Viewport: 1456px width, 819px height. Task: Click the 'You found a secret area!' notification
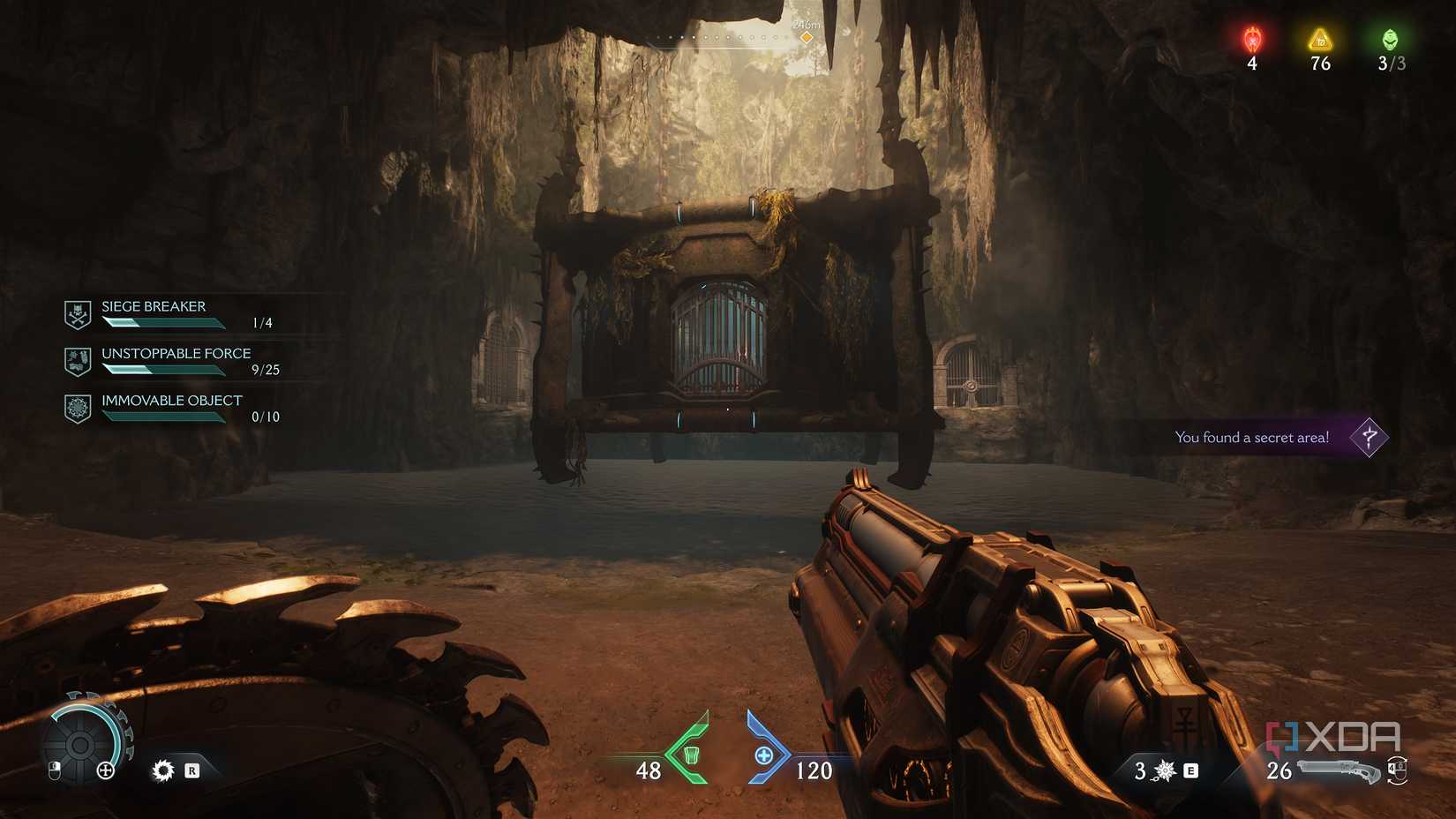click(1251, 437)
